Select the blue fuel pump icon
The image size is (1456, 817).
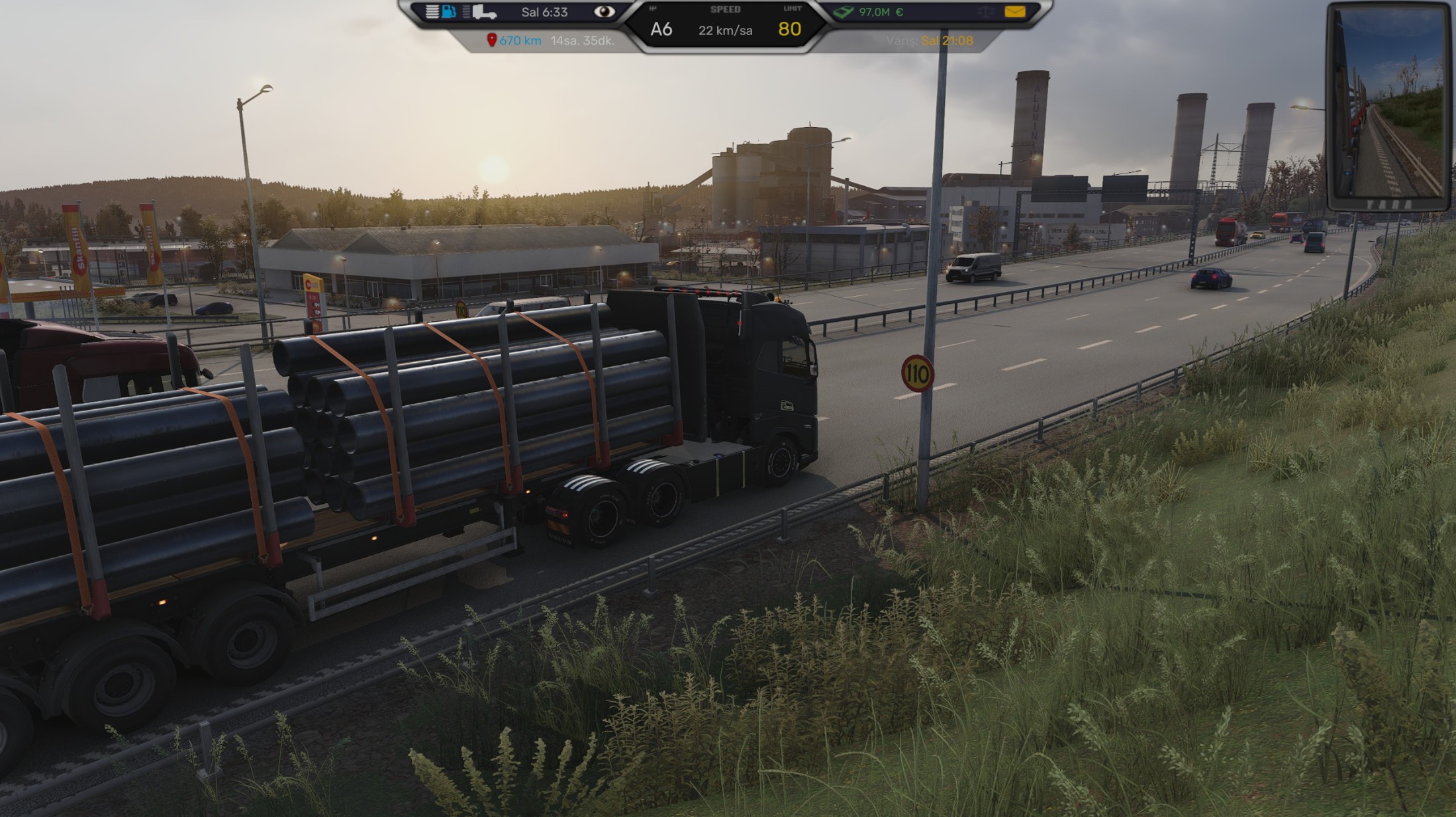pyautogui.click(x=449, y=12)
